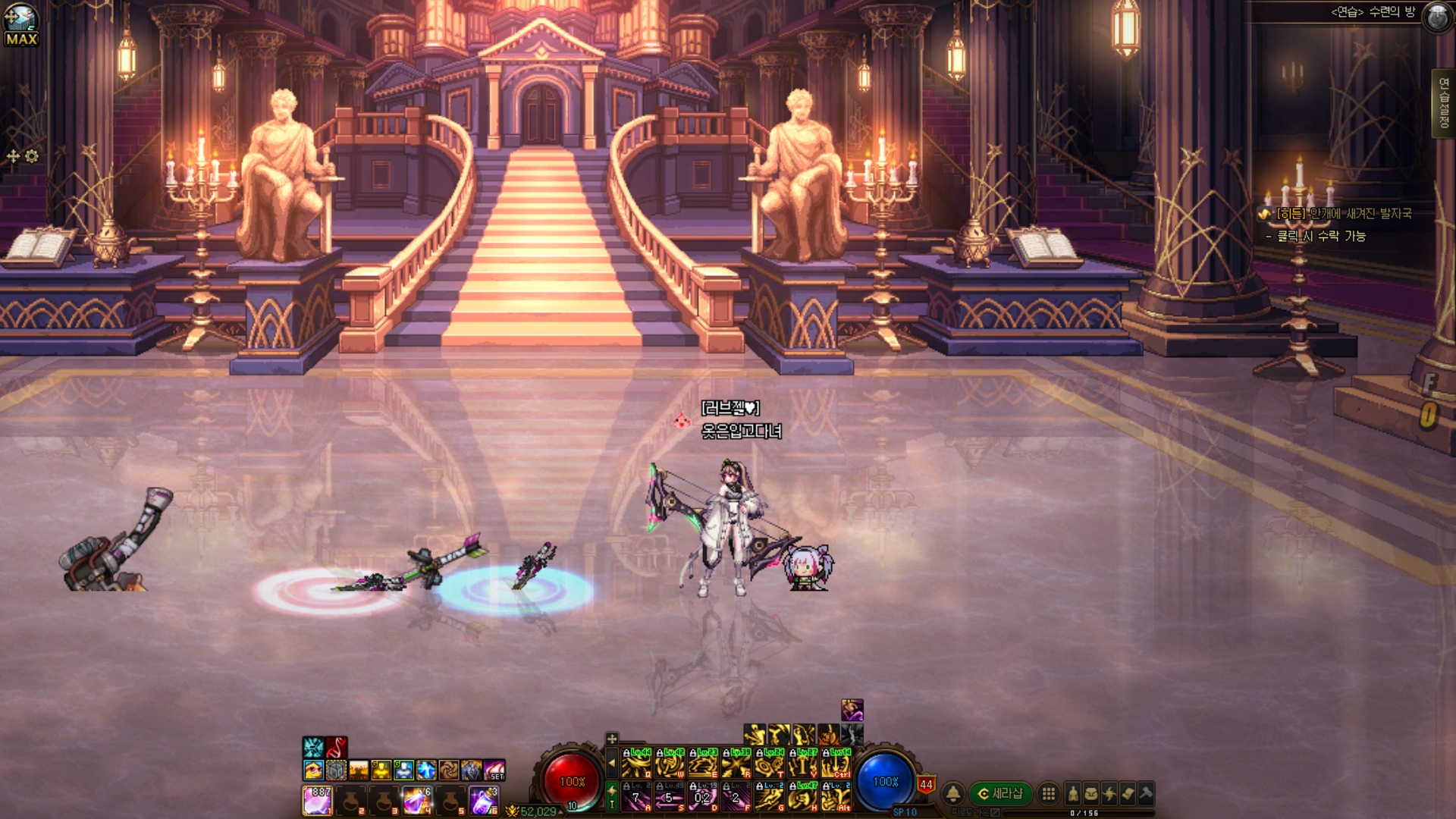The image size is (1456, 819).
Task: Activate the Lv.47 skill on the H slot
Action: click(803, 797)
